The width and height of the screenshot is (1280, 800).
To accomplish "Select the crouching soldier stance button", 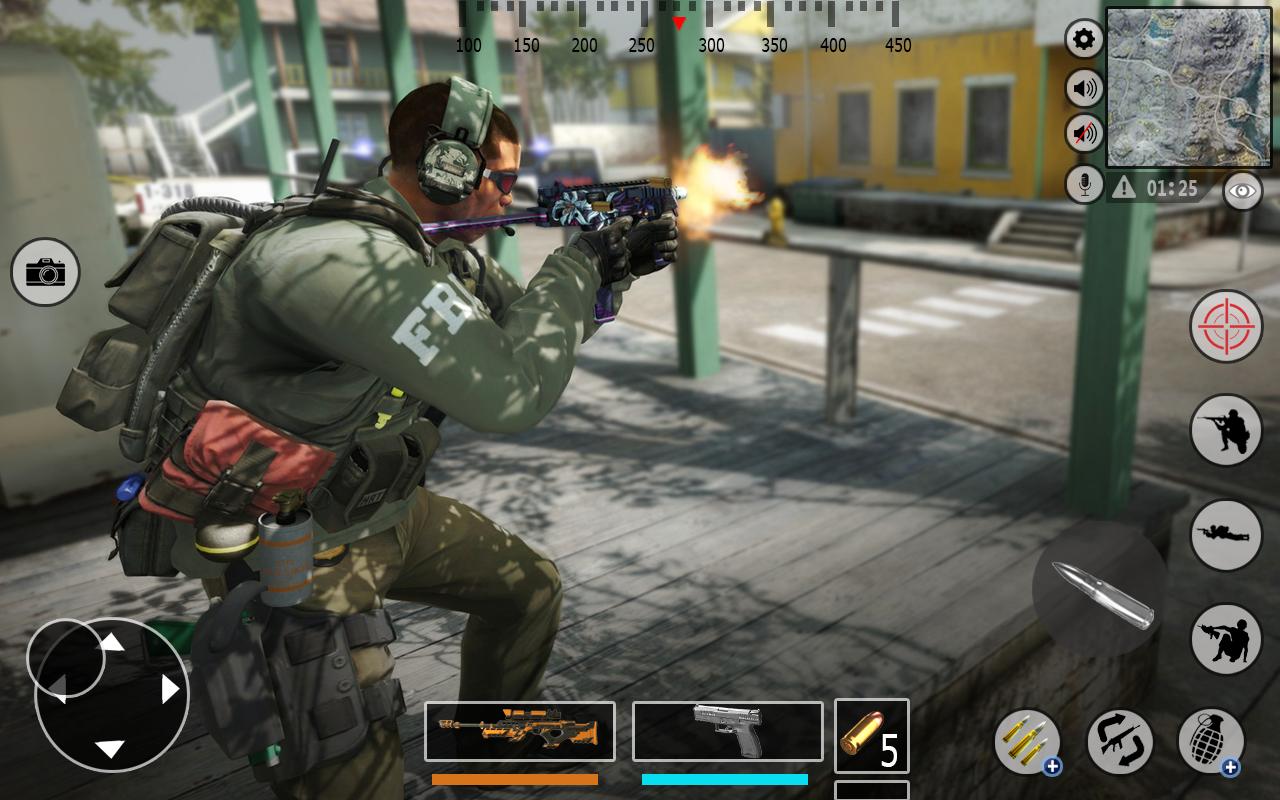I will pos(1226,639).
